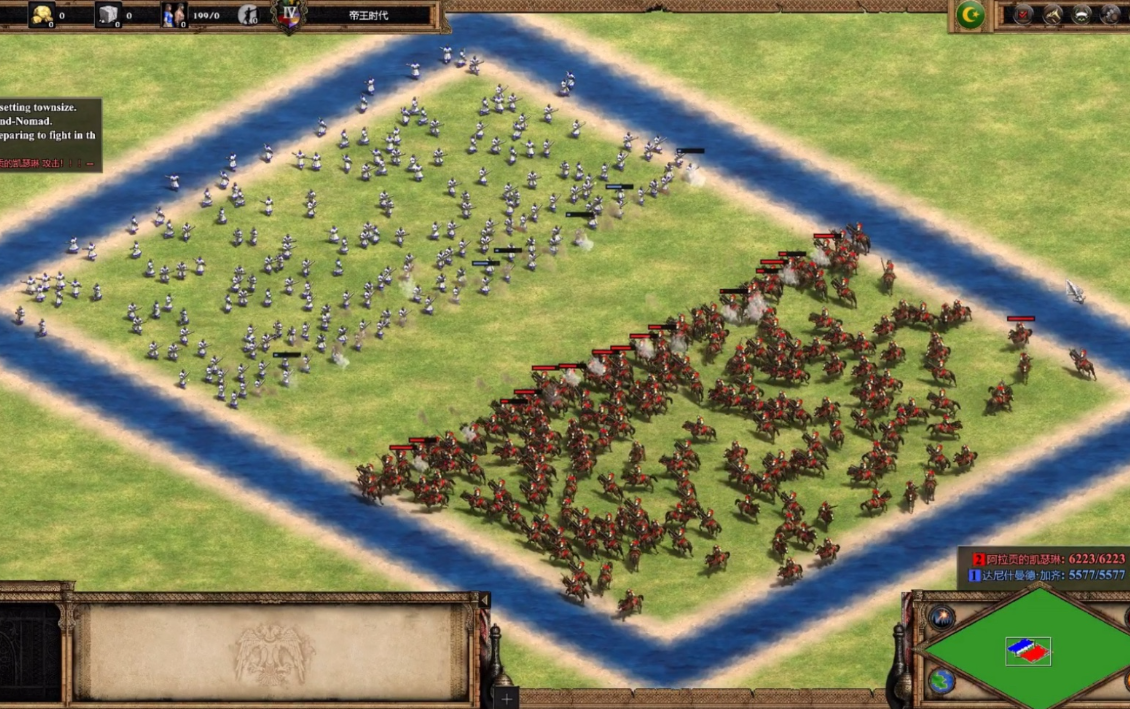Click the minimap battlefield area

pyautogui.click(x=1030, y=651)
